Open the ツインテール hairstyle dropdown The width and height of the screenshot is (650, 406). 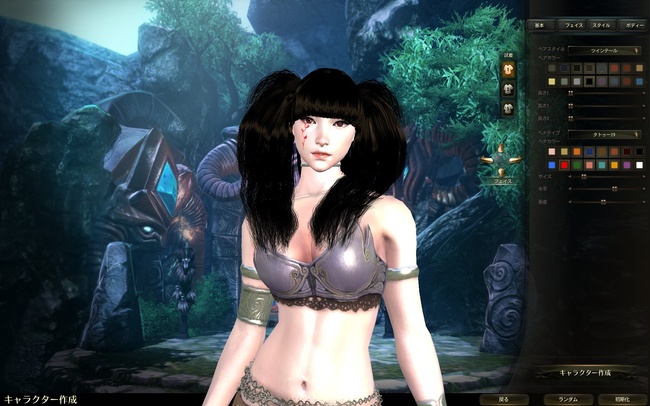[x=603, y=49]
